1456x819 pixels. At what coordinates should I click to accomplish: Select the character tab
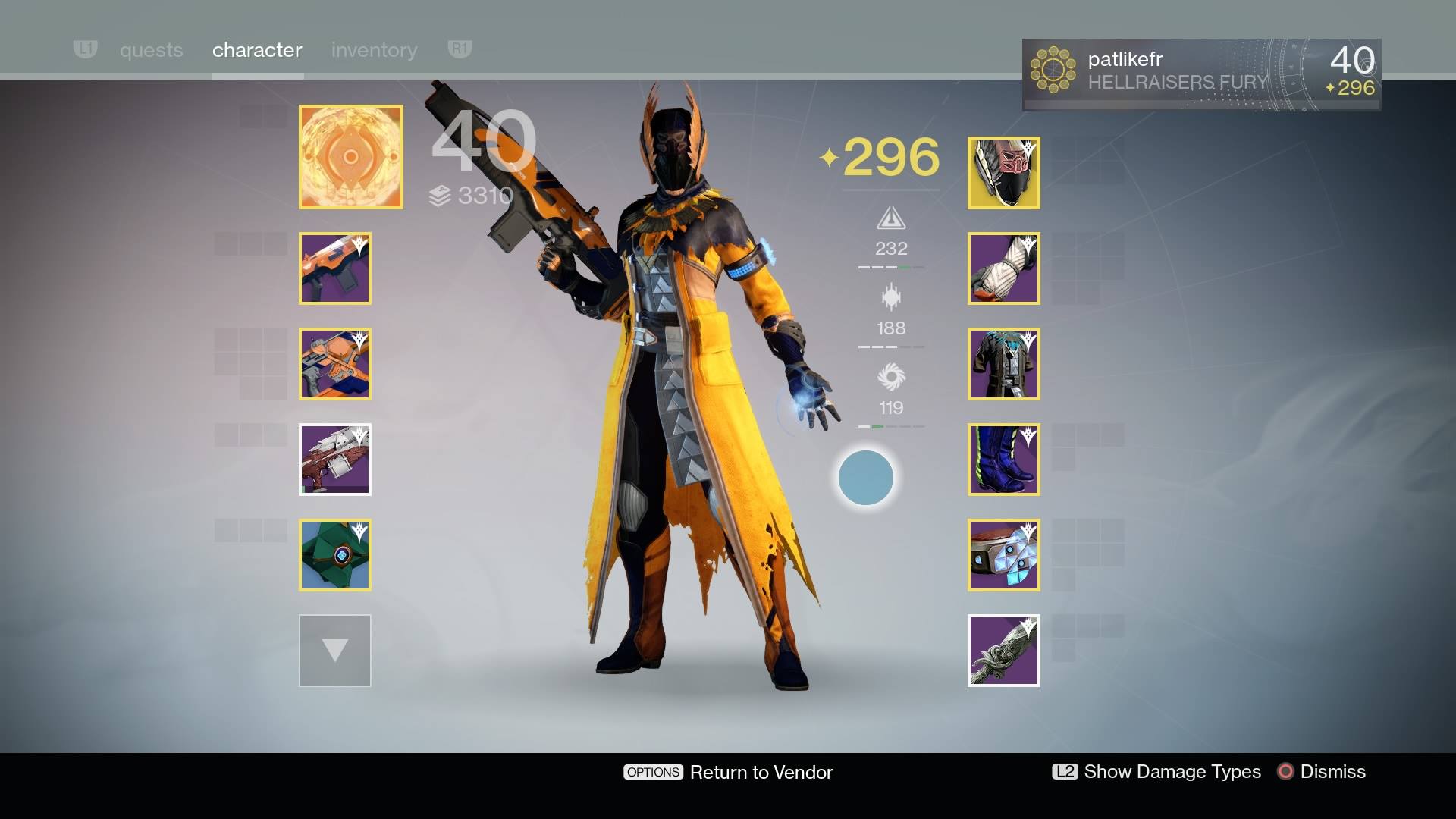257,50
